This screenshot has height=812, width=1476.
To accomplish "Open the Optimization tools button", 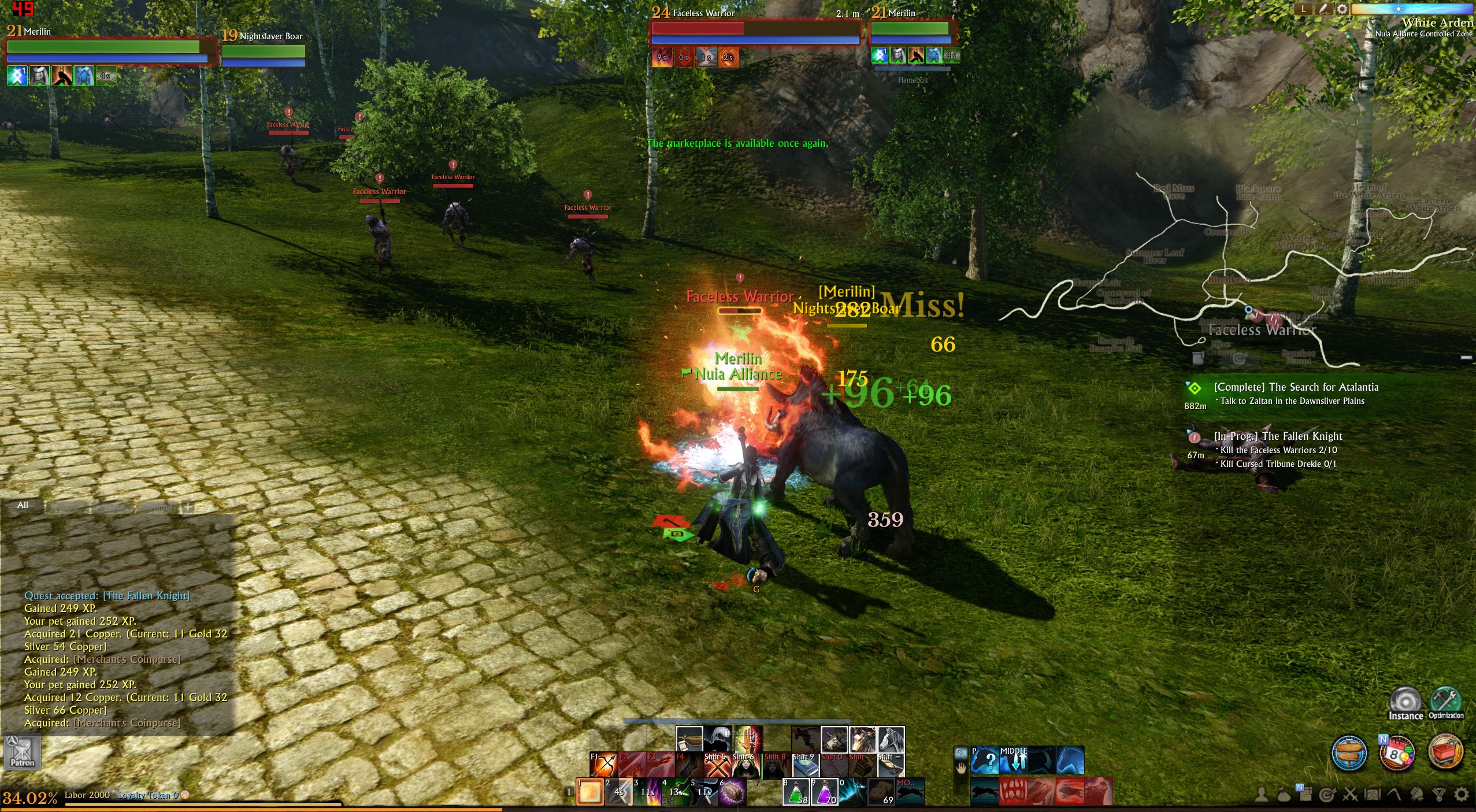I will [1446, 702].
